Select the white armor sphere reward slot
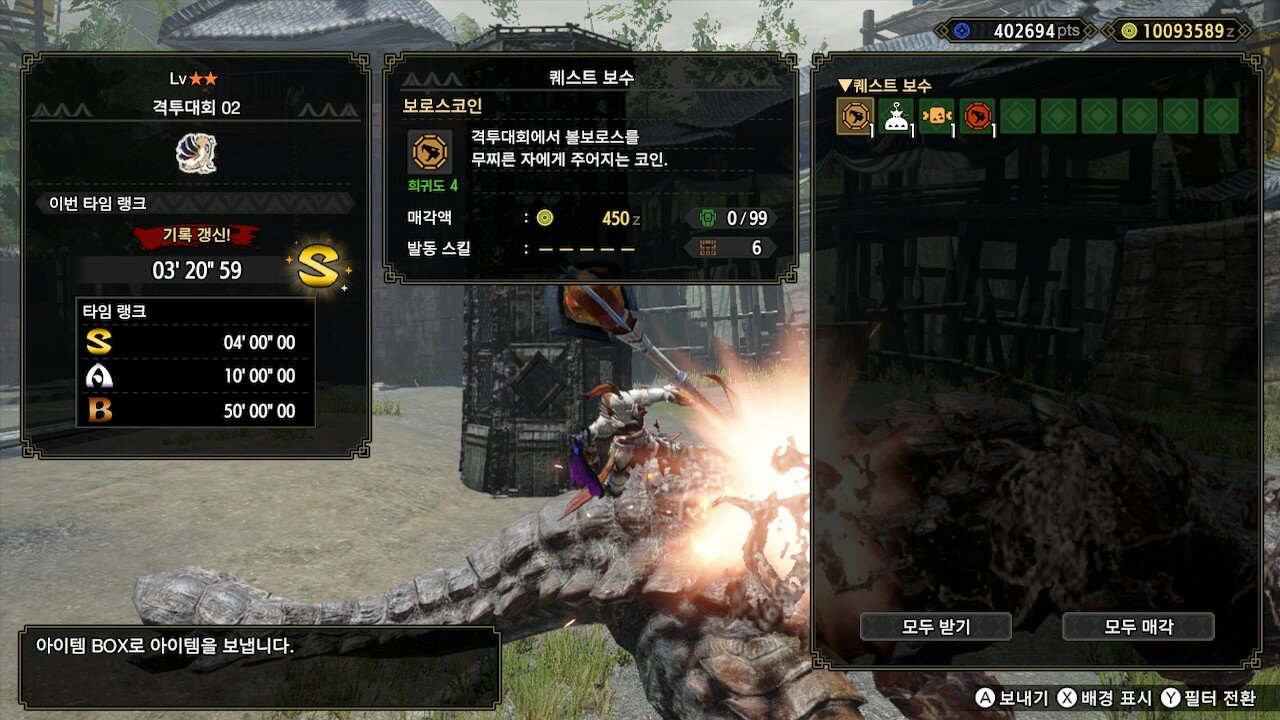 click(x=896, y=116)
